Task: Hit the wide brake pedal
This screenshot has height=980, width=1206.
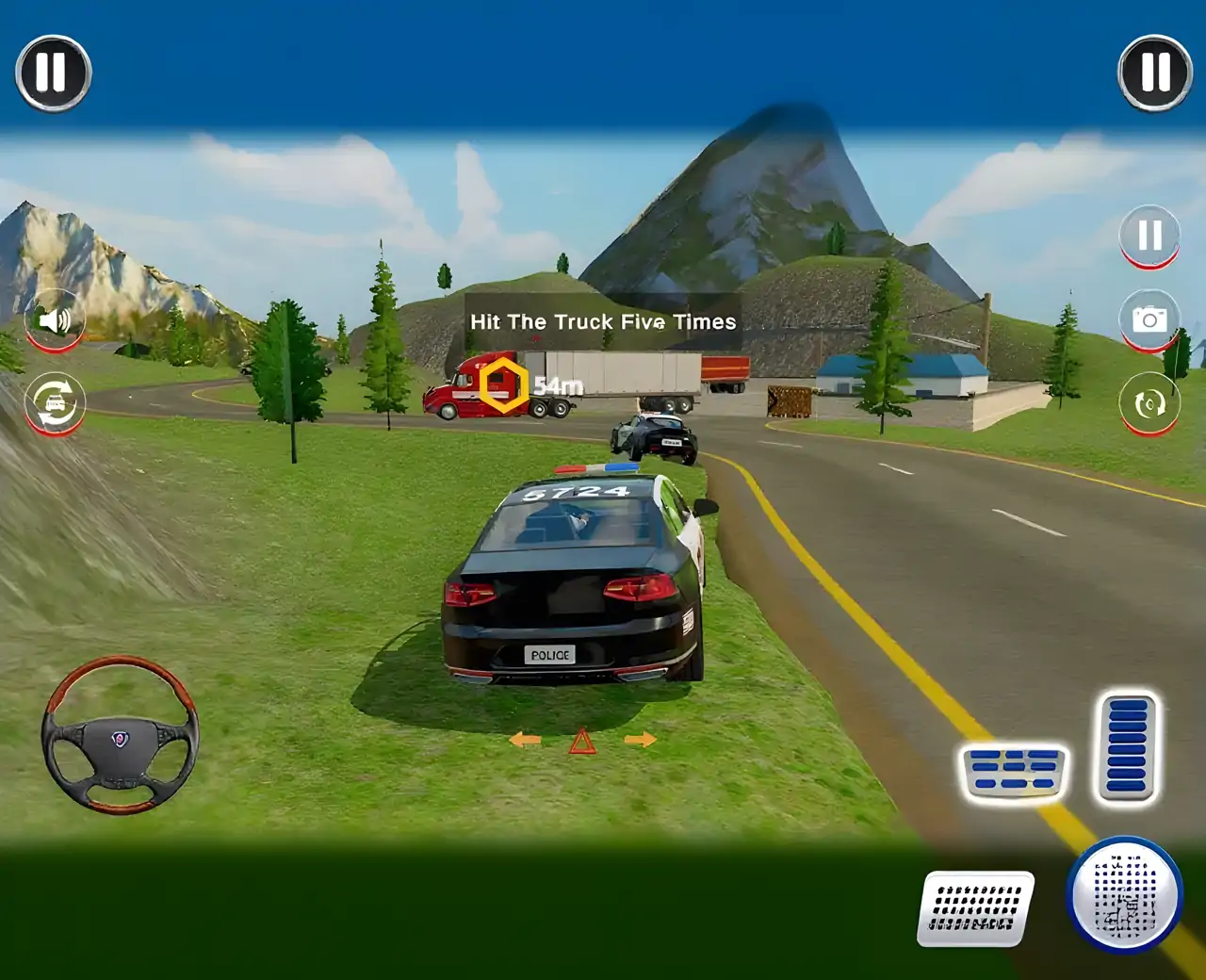Action: (1013, 772)
